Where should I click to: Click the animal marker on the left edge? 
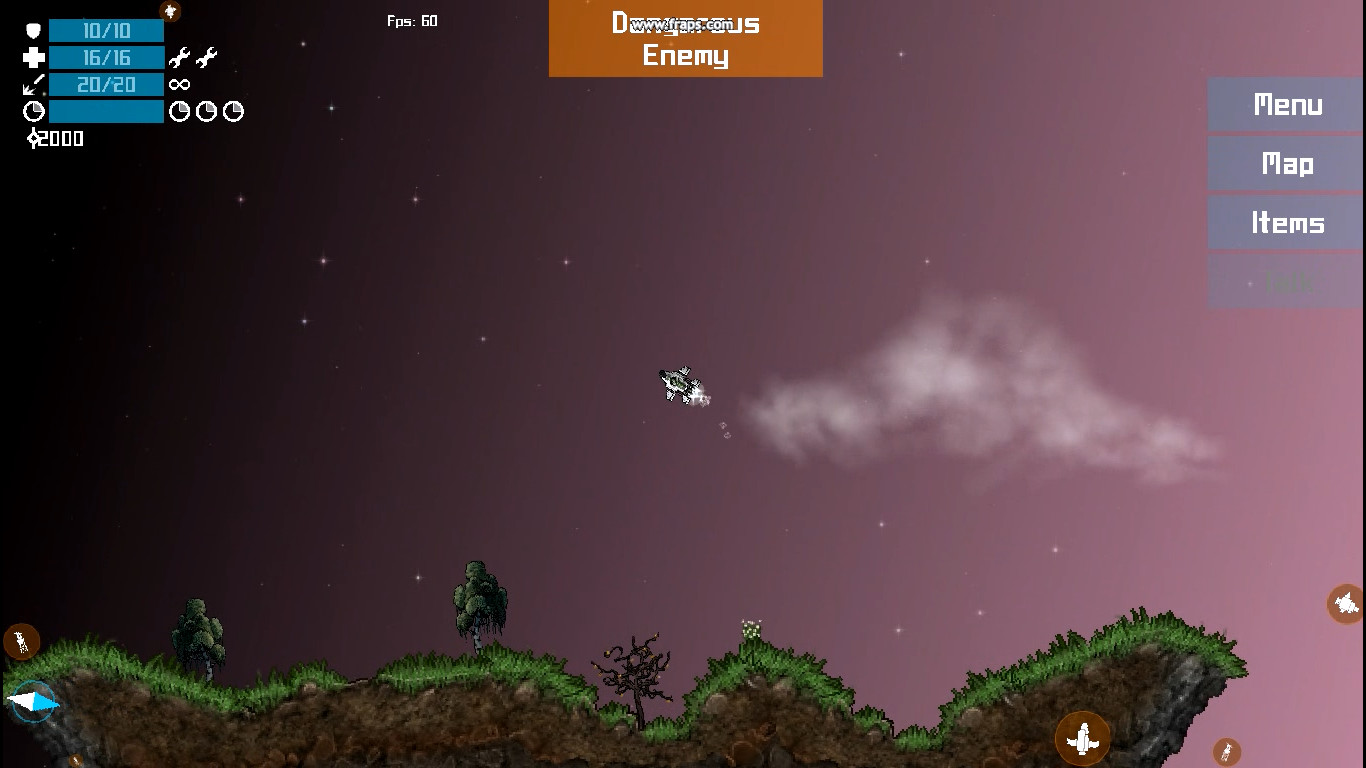pos(20,641)
